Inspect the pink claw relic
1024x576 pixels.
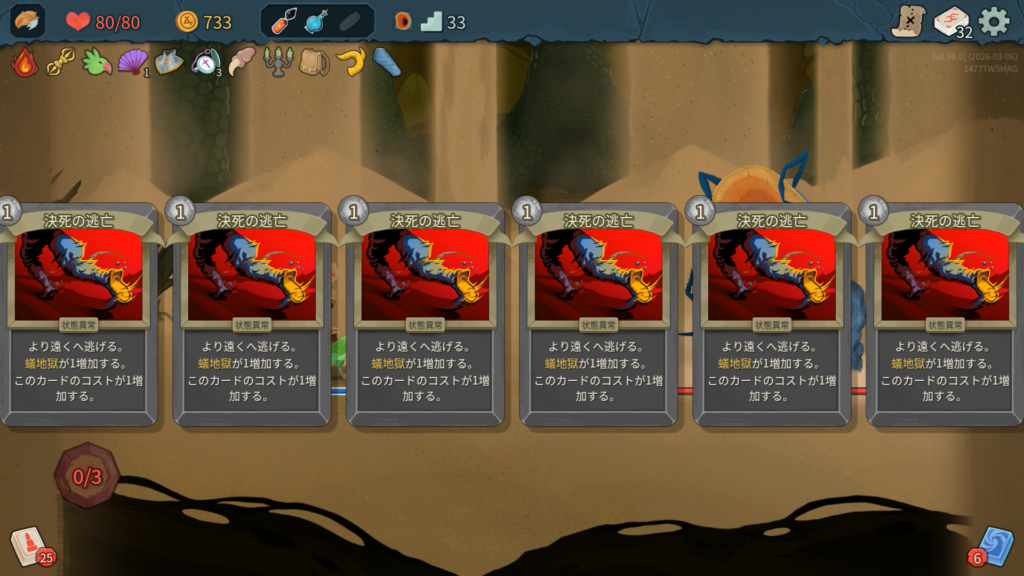[241, 62]
